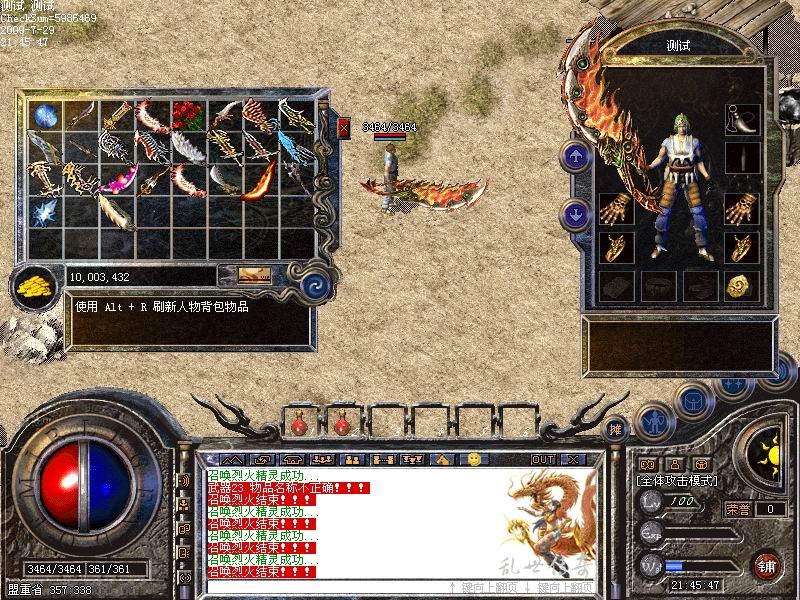
Task: Click the OUT button on chat bar
Action: click(x=542, y=459)
